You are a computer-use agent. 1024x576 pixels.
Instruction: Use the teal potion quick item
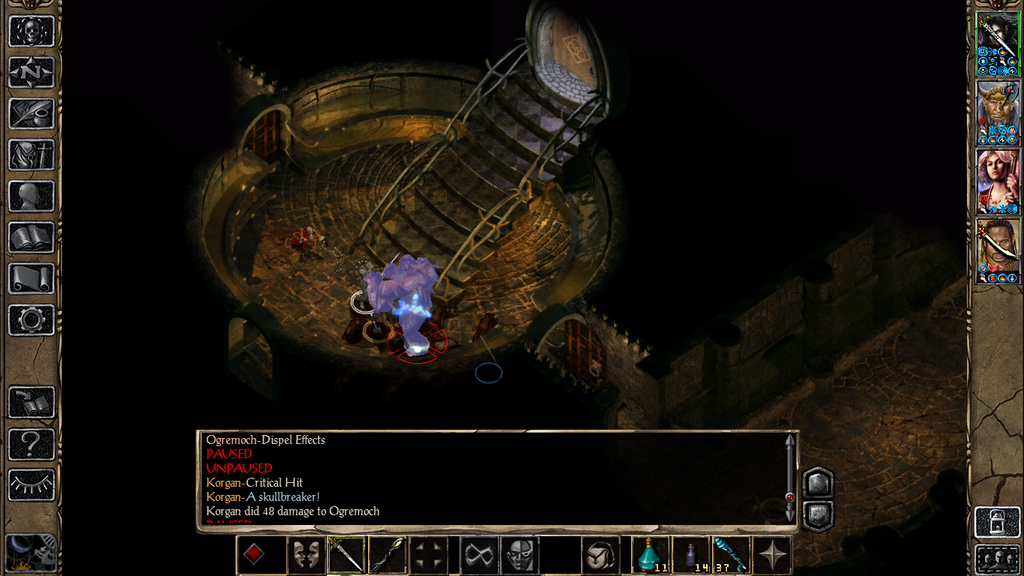tap(650, 555)
